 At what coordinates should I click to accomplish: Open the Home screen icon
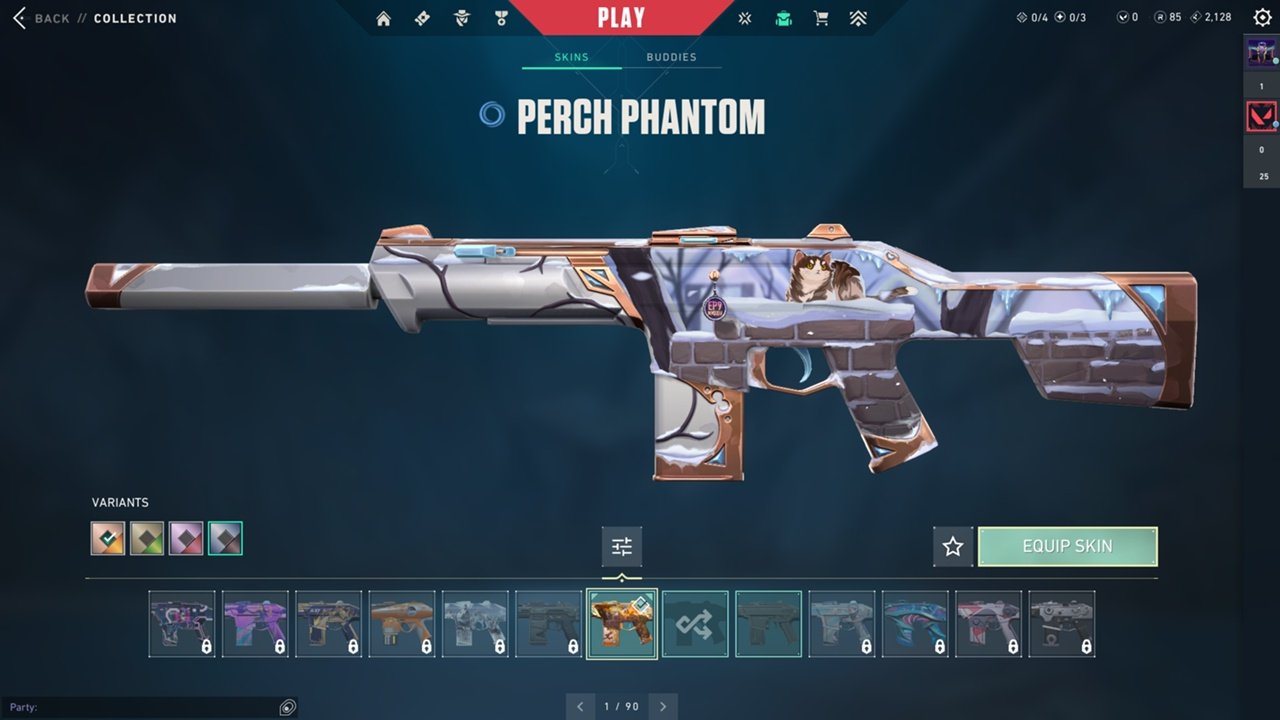(383, 18)
